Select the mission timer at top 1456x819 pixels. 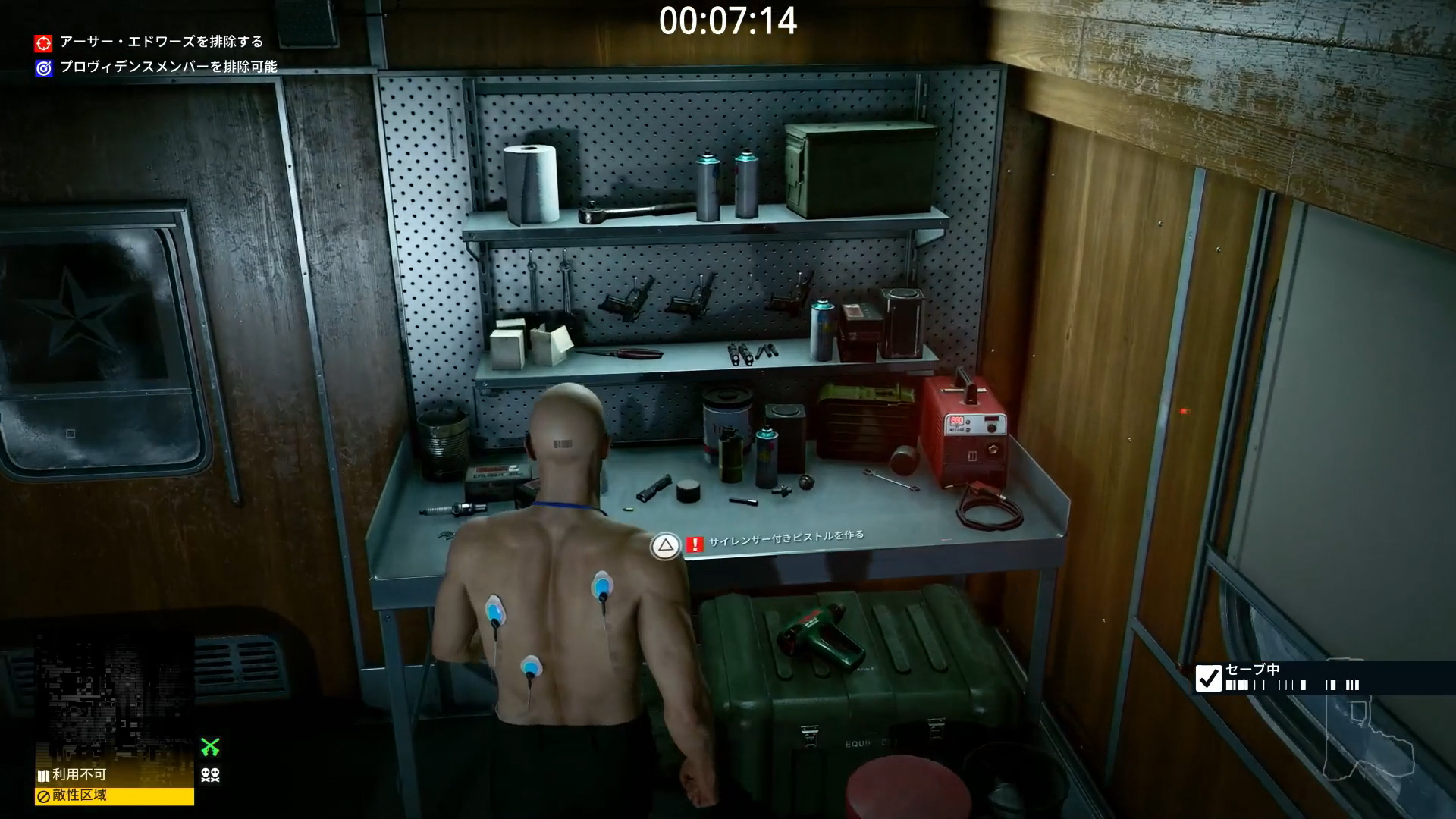click(x=730, y=23)
